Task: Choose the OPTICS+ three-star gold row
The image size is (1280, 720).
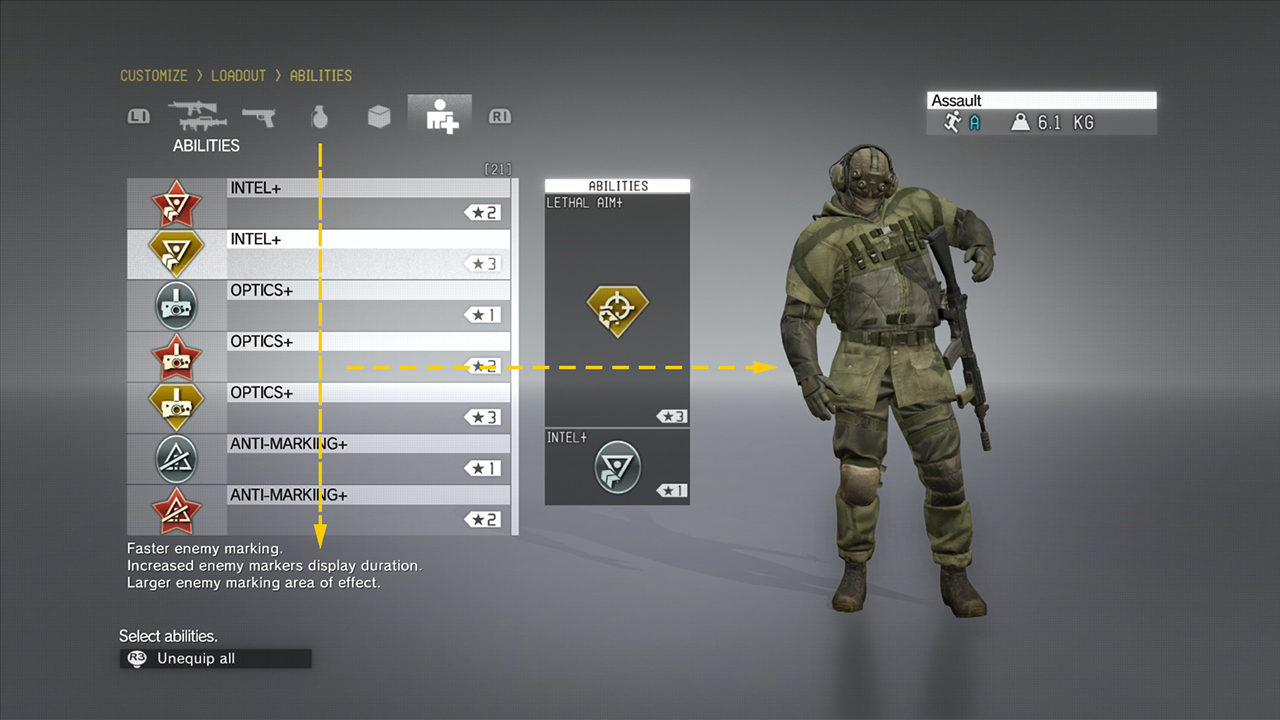Action: [318, 407]
